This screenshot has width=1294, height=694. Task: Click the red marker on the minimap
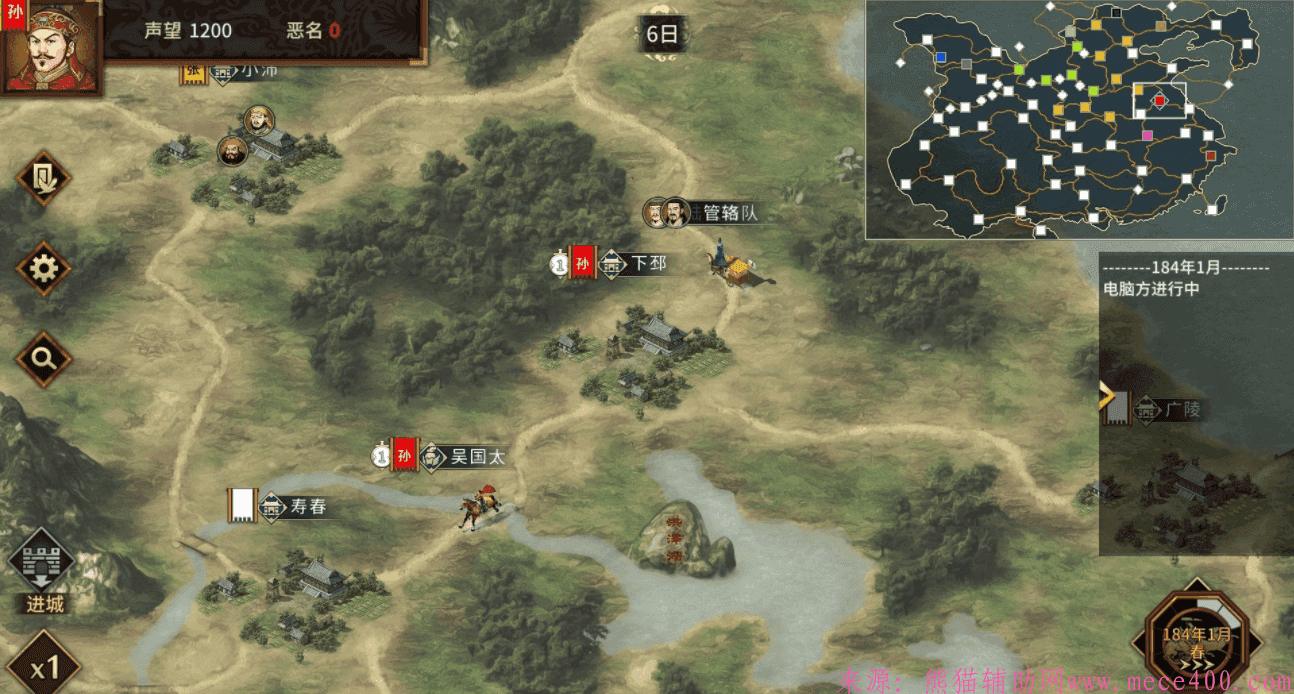(x=1160, y=100)
